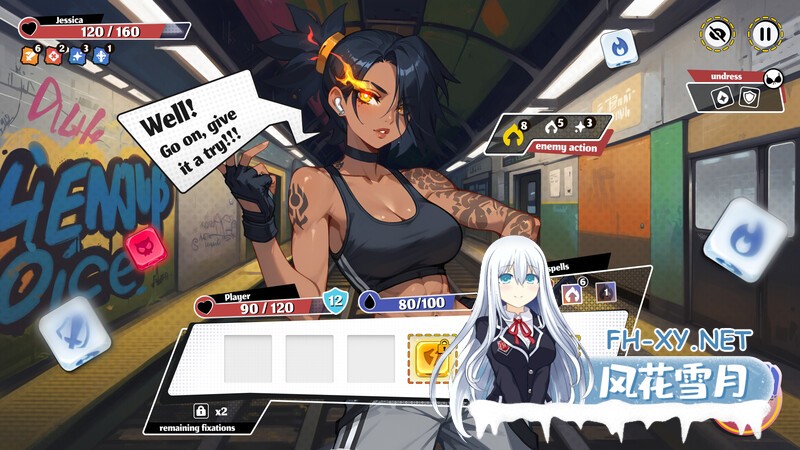Inspect Jessica's orange sword status icon
This screenshot has width=800, height=450.
(30, 57)
